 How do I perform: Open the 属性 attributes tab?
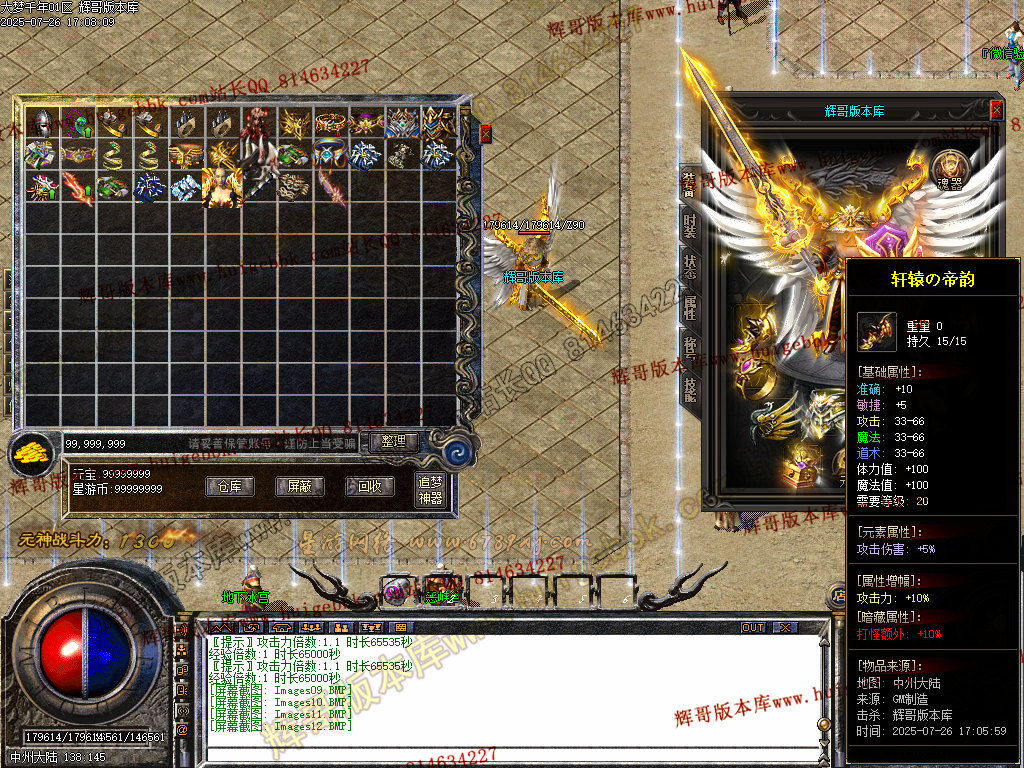point(689,309)
